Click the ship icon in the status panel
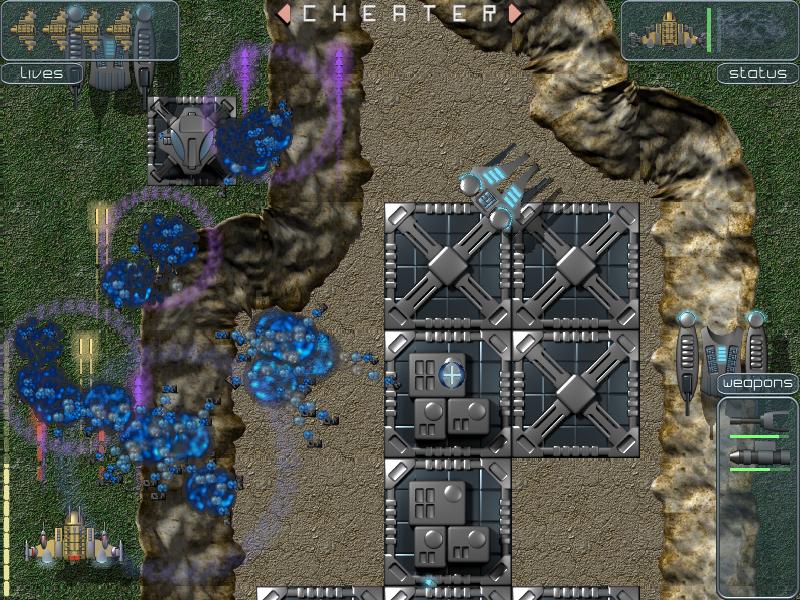Image resolution: width=800 pixels, height=600 pixels. pos(665,31)
